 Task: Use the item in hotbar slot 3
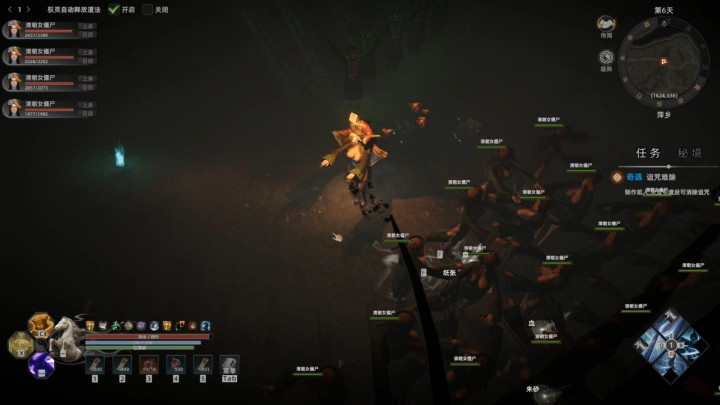[x=149, y=364]
